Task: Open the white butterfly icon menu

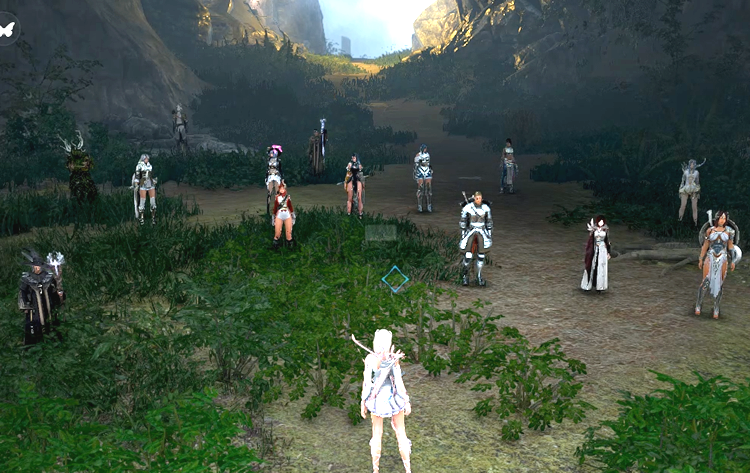Action: point(8,29)
